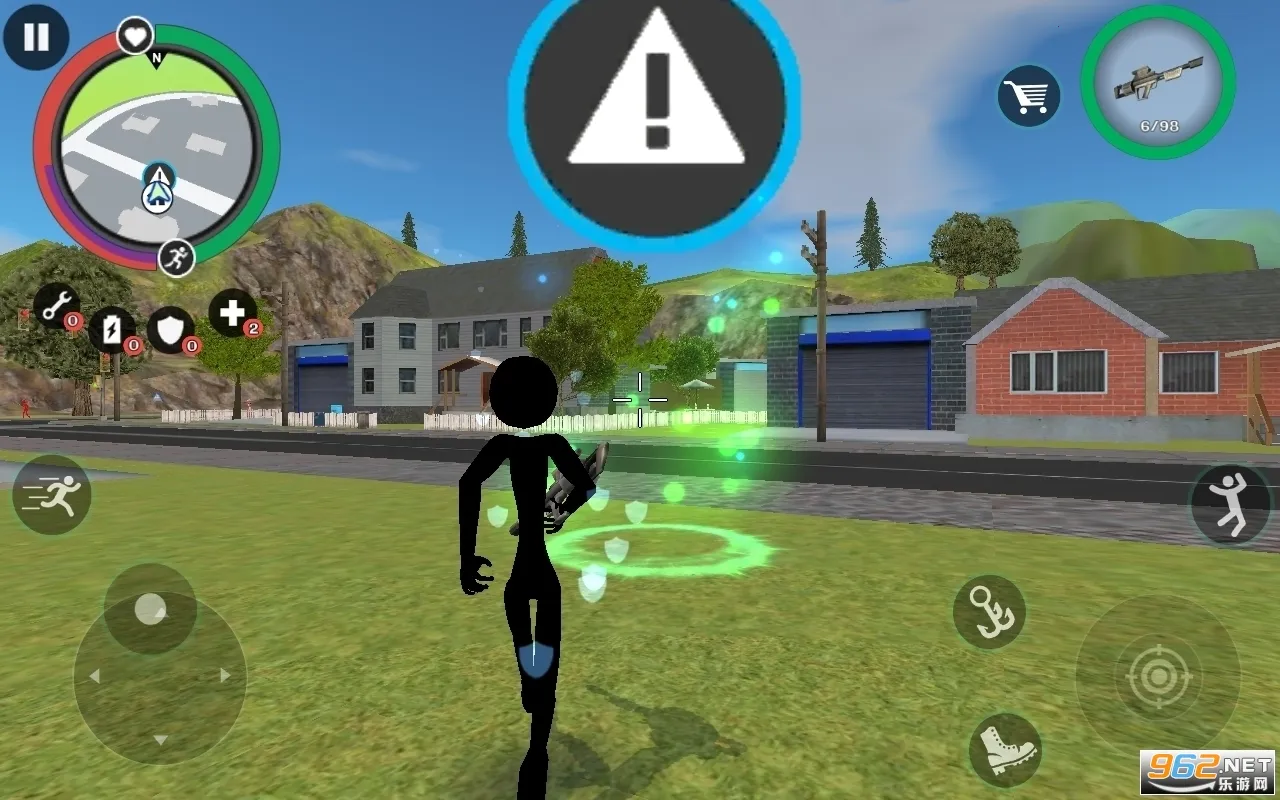
Task: Fire the grappling hook rope
Action: click(x=989, y=612)
